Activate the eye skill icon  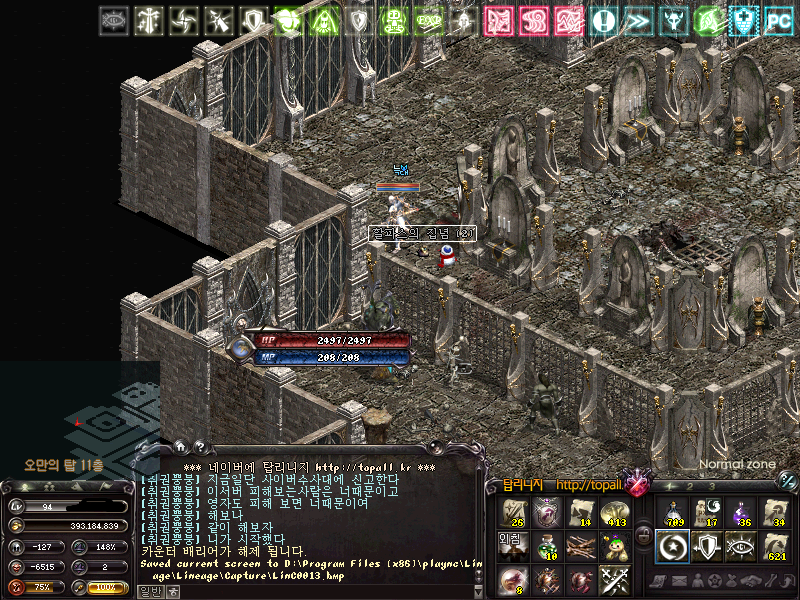[741, 547]
